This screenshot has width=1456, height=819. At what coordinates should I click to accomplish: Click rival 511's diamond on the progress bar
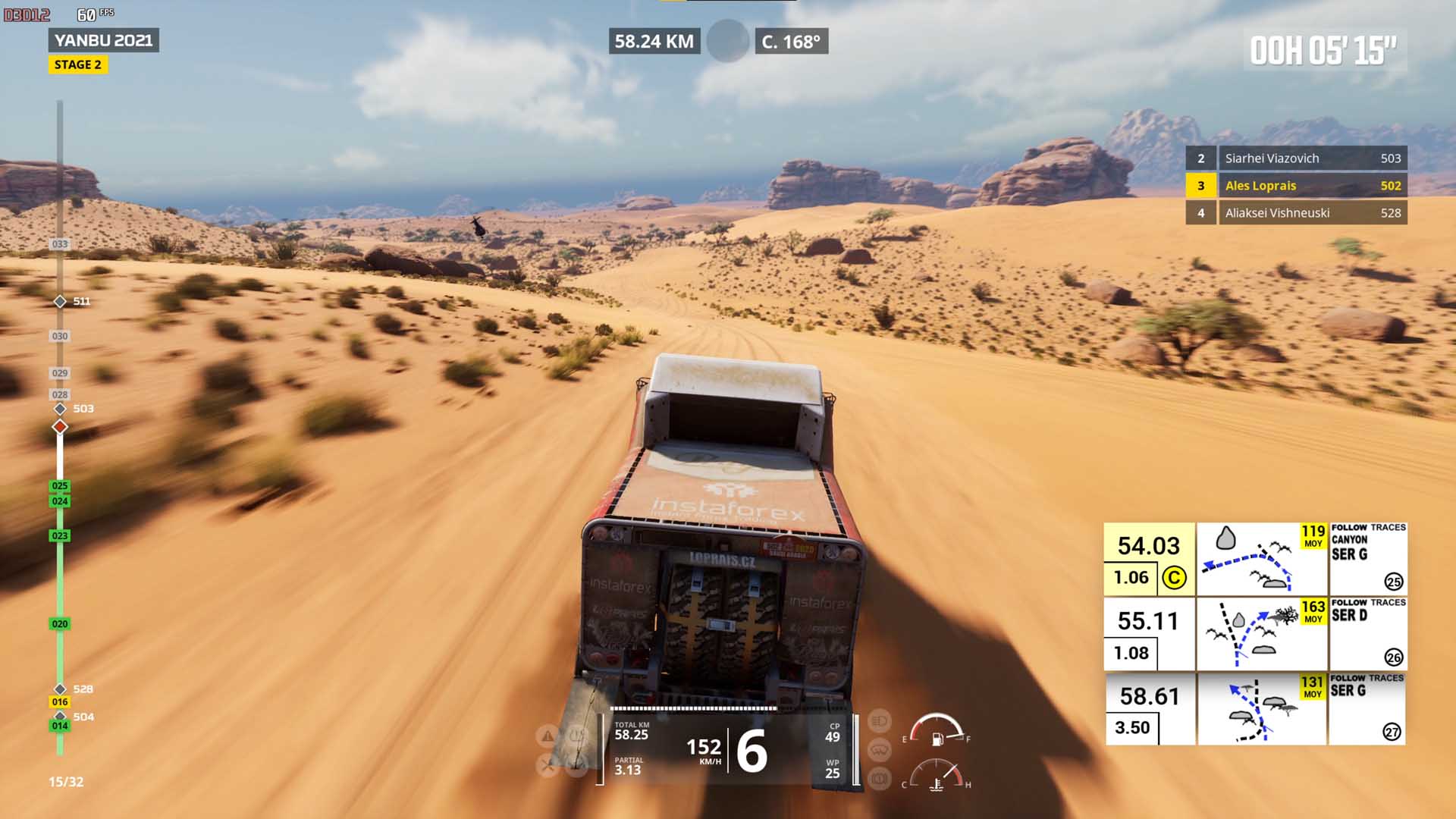tap(60, 302)
